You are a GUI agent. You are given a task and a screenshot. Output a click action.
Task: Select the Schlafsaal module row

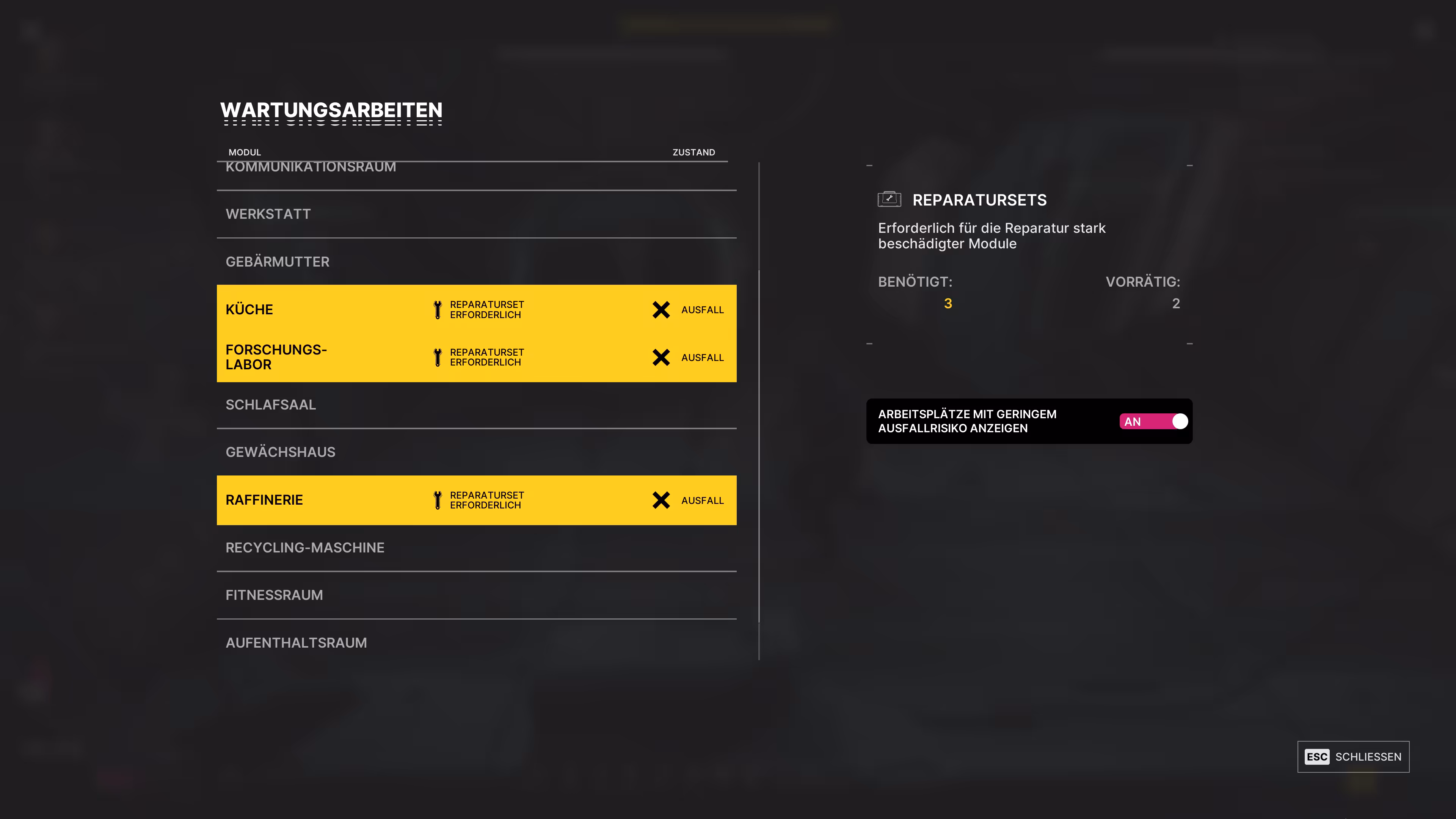[x=476, y=405]
